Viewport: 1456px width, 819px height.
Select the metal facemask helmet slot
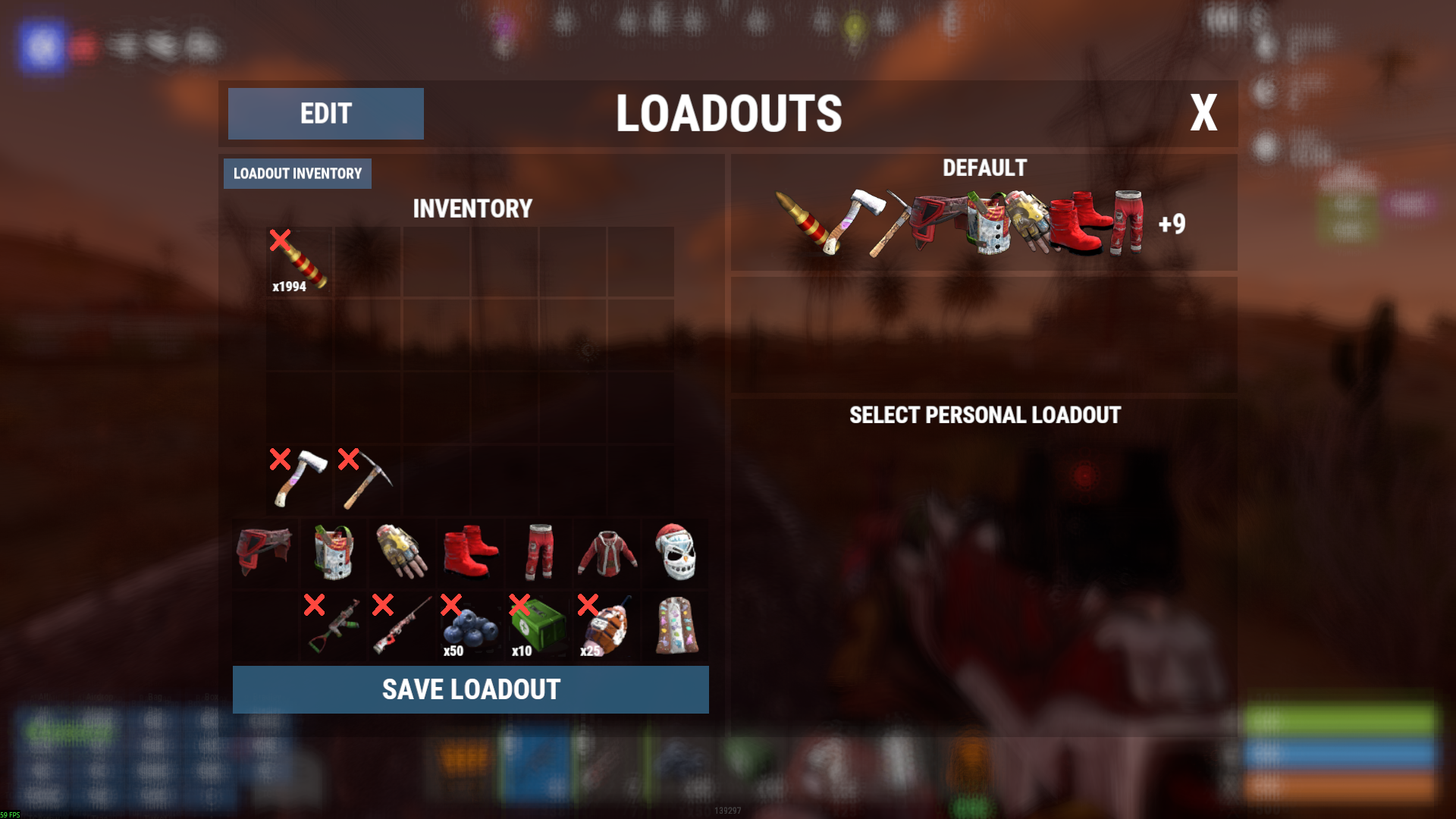675,552
